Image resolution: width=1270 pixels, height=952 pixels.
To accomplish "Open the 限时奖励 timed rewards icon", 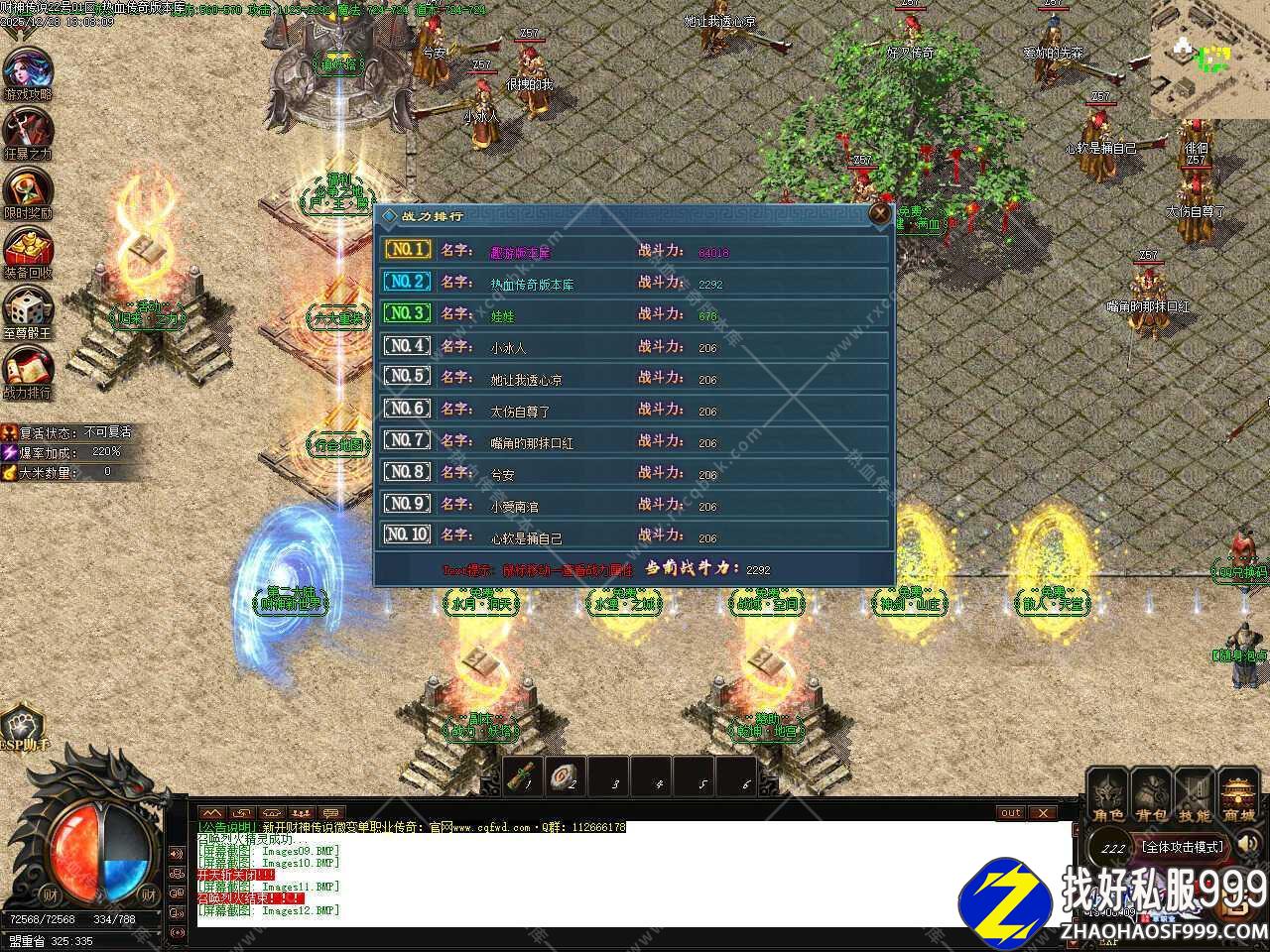I will pyautogui.click(x=27, y=190).
